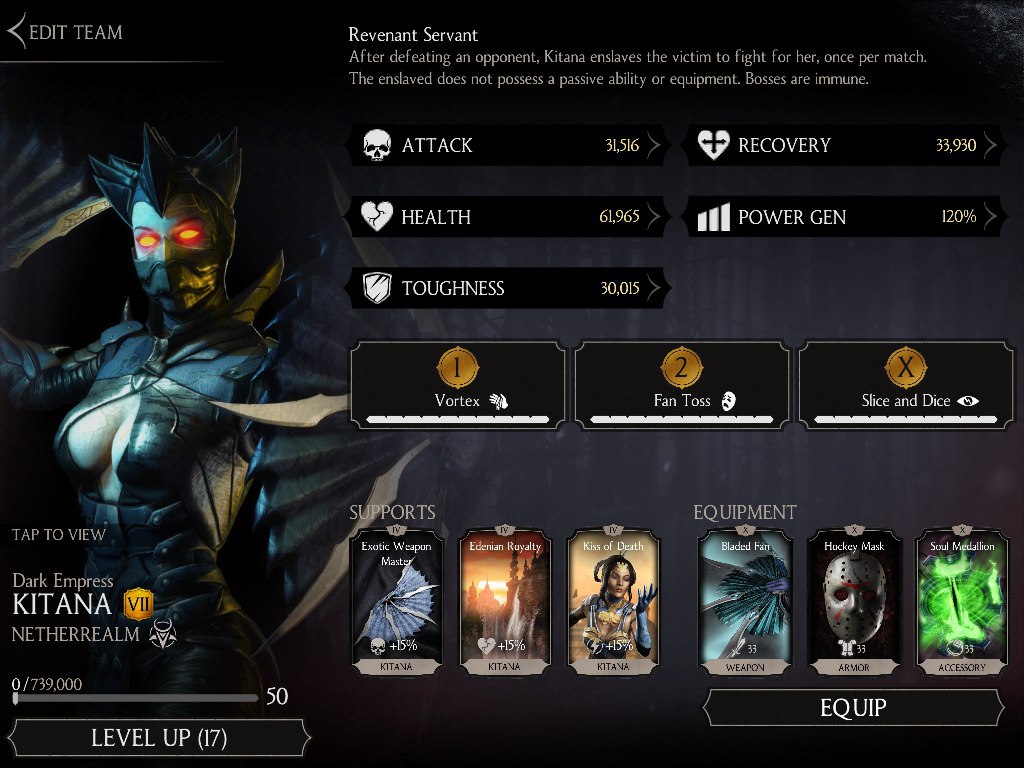Image resolution: width=1024 pixels, height=768 pixels.
Task: Open the Edenian Royalty support card
Action: pos(505,600)
